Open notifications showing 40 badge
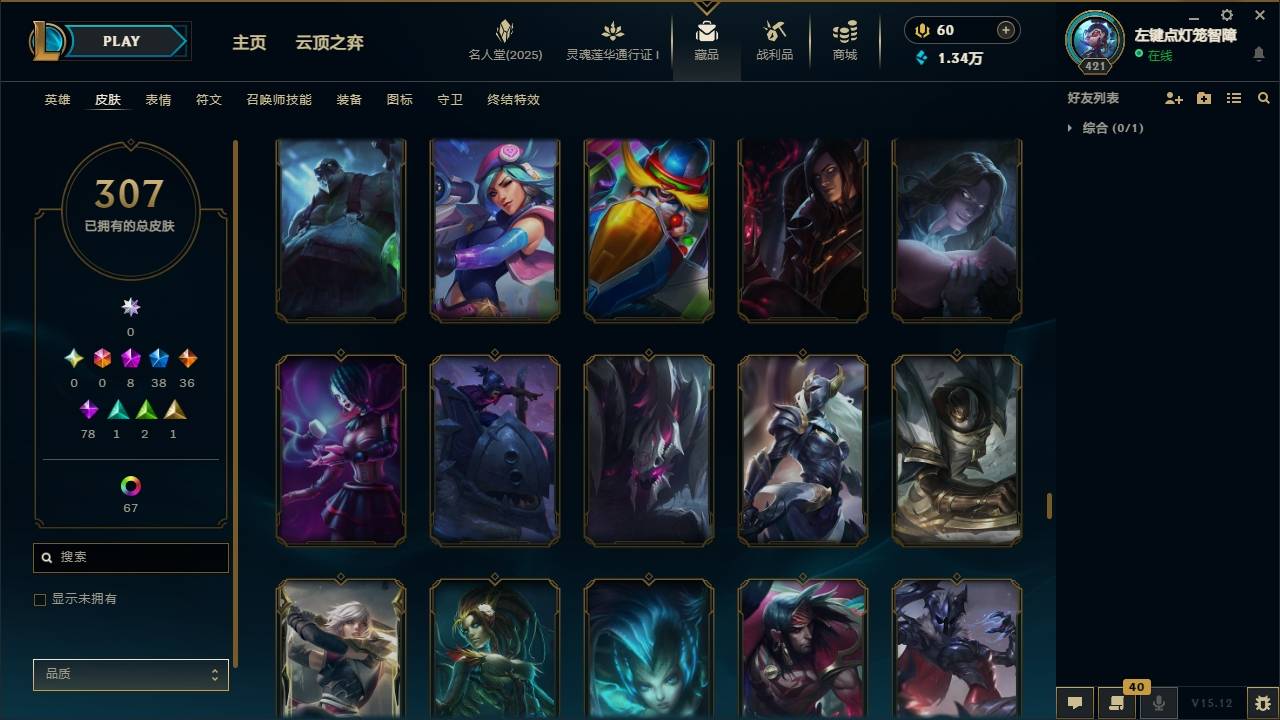Viewport: 1280px width, 720px height. 1115,703
